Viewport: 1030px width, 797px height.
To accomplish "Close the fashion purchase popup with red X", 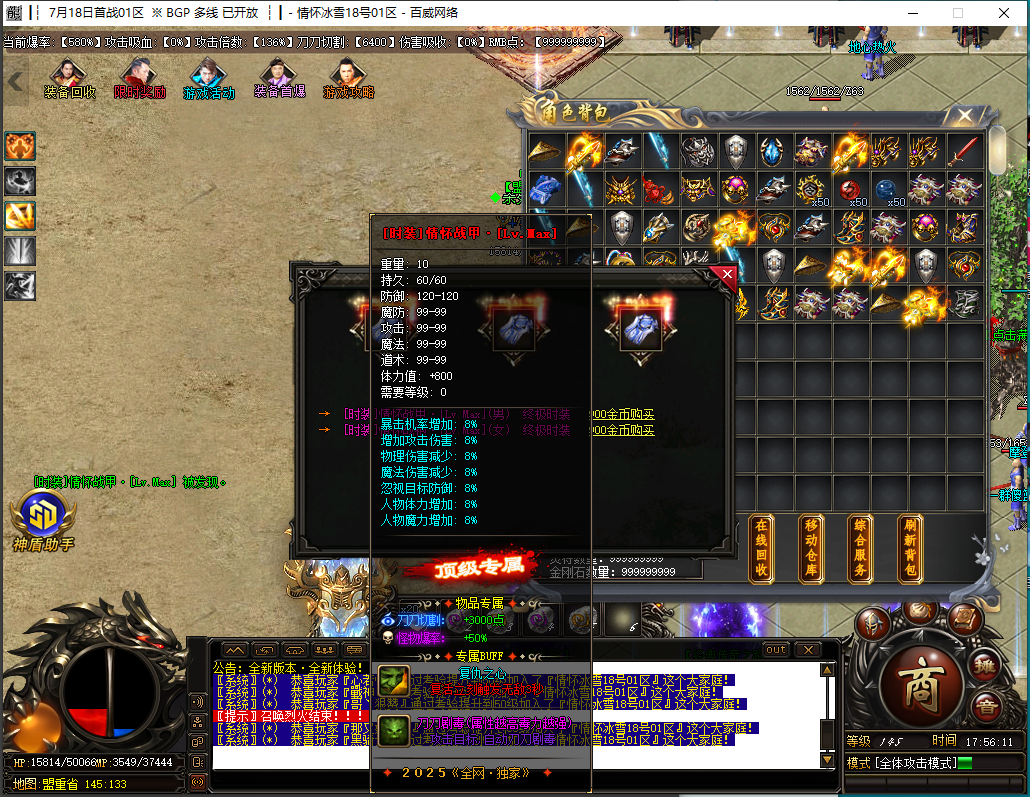I will point(727,275).
